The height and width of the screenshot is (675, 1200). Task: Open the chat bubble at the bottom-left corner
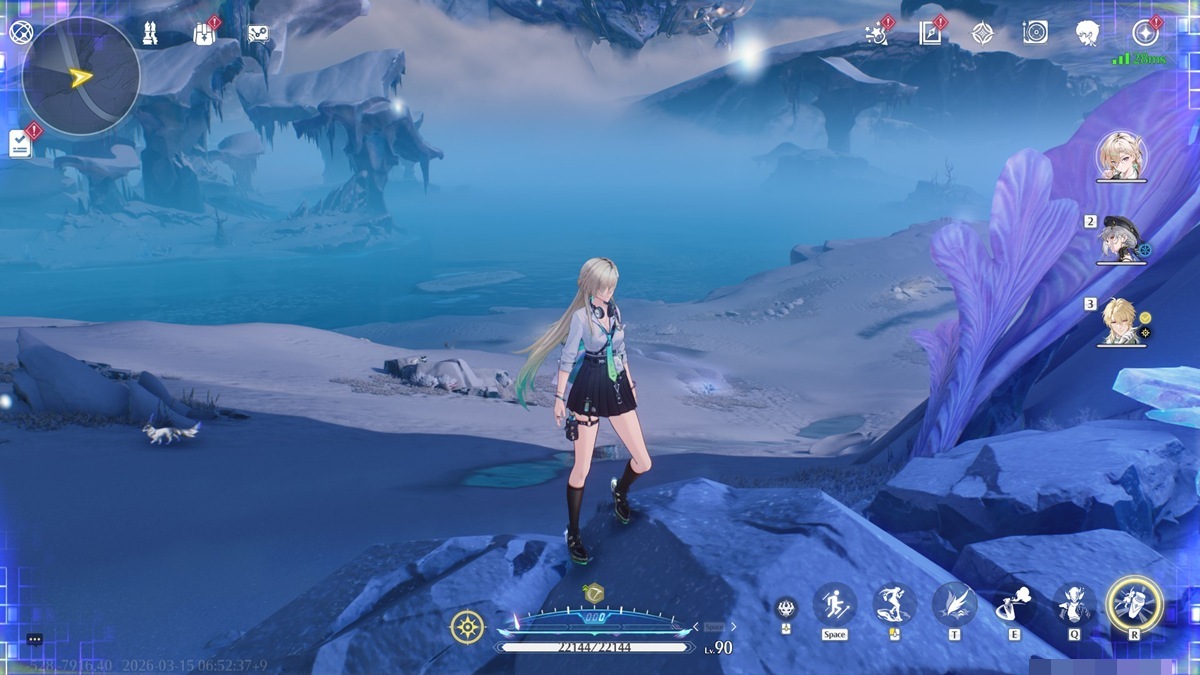35,639
